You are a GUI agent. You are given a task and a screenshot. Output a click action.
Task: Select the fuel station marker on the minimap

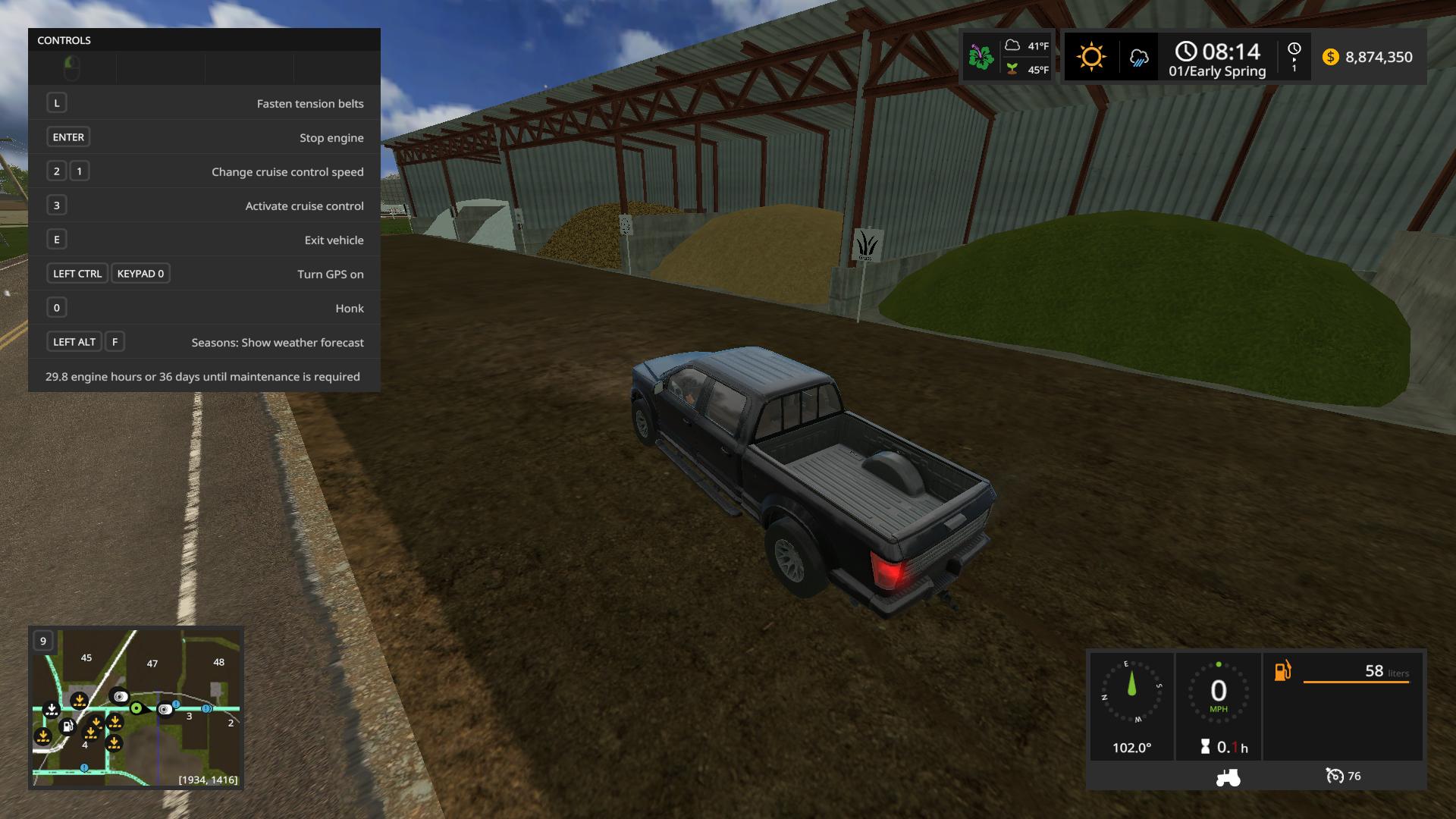[x=67, y=726]
